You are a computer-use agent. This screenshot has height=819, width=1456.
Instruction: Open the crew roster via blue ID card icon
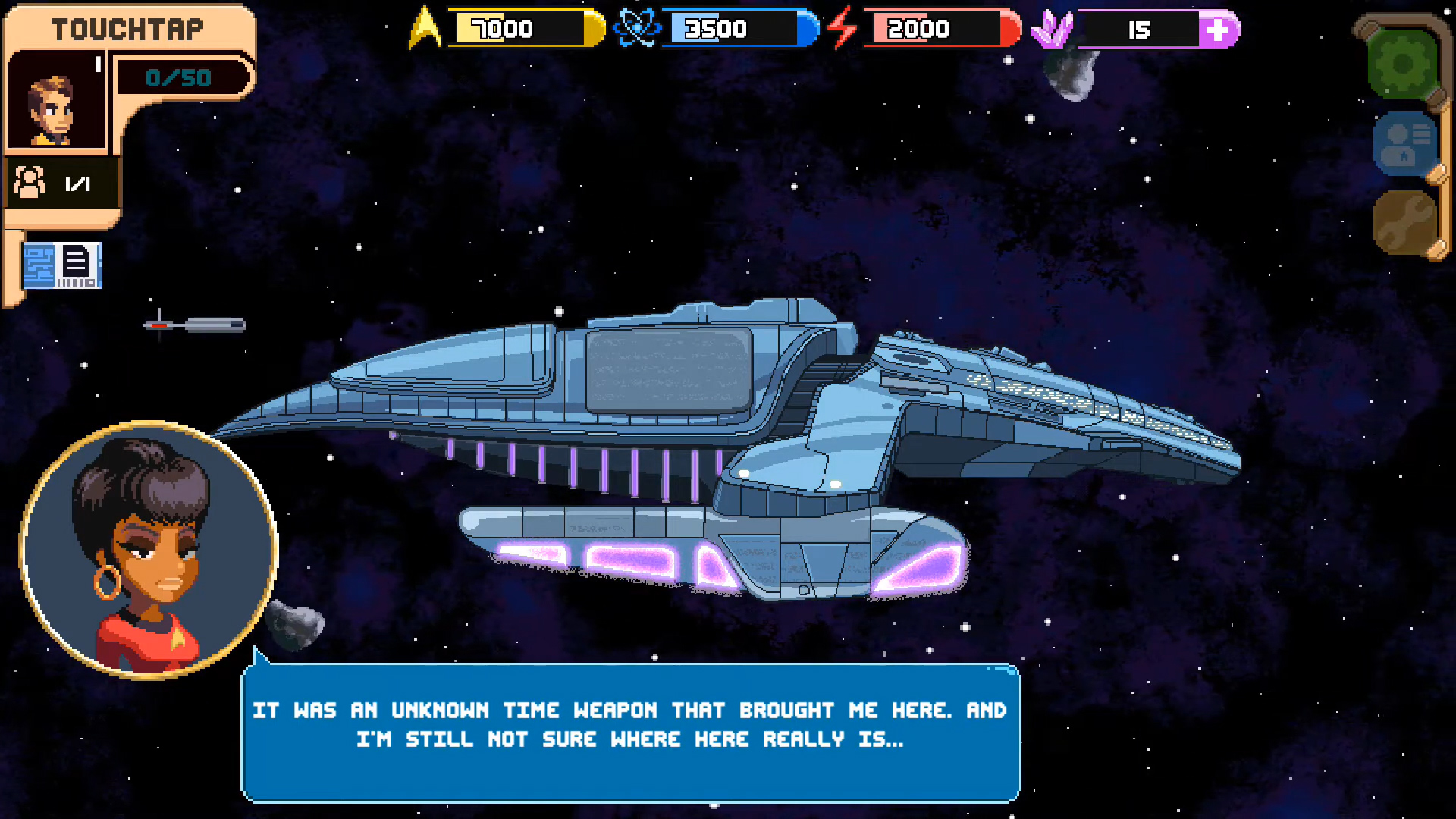coord(1407,144)
